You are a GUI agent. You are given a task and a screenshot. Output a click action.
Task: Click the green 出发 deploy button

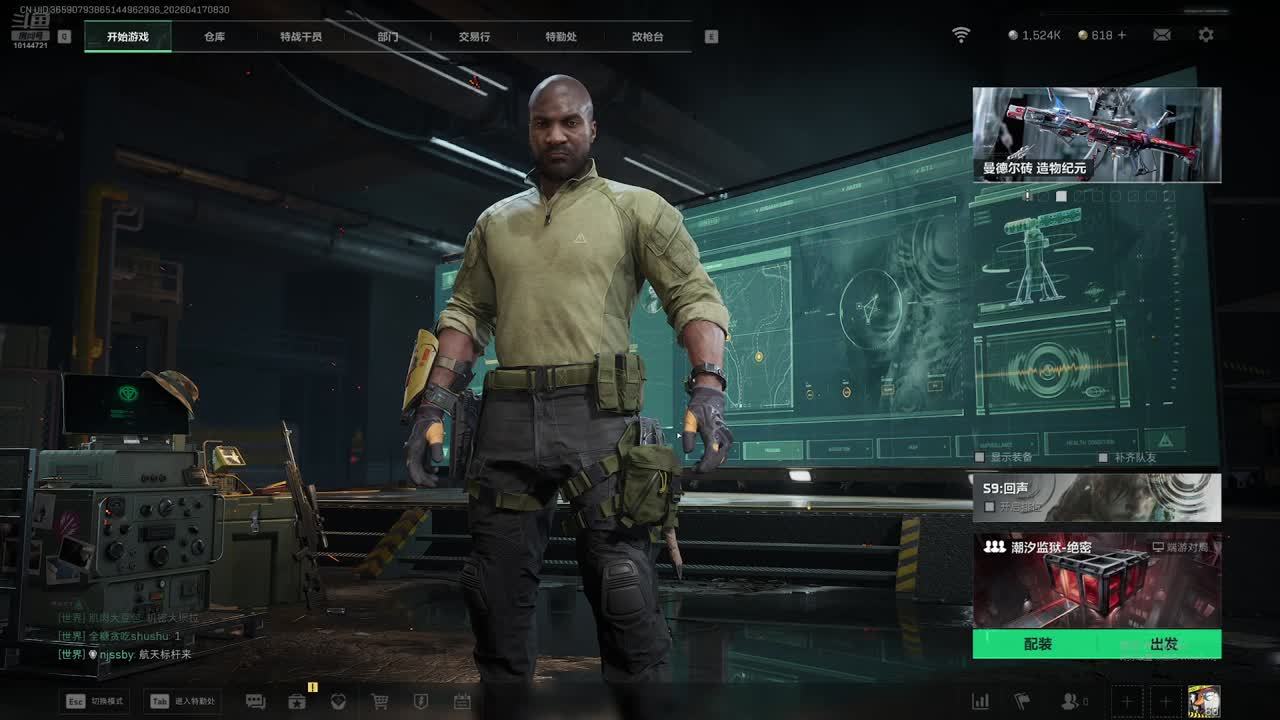click(1163, 645)
